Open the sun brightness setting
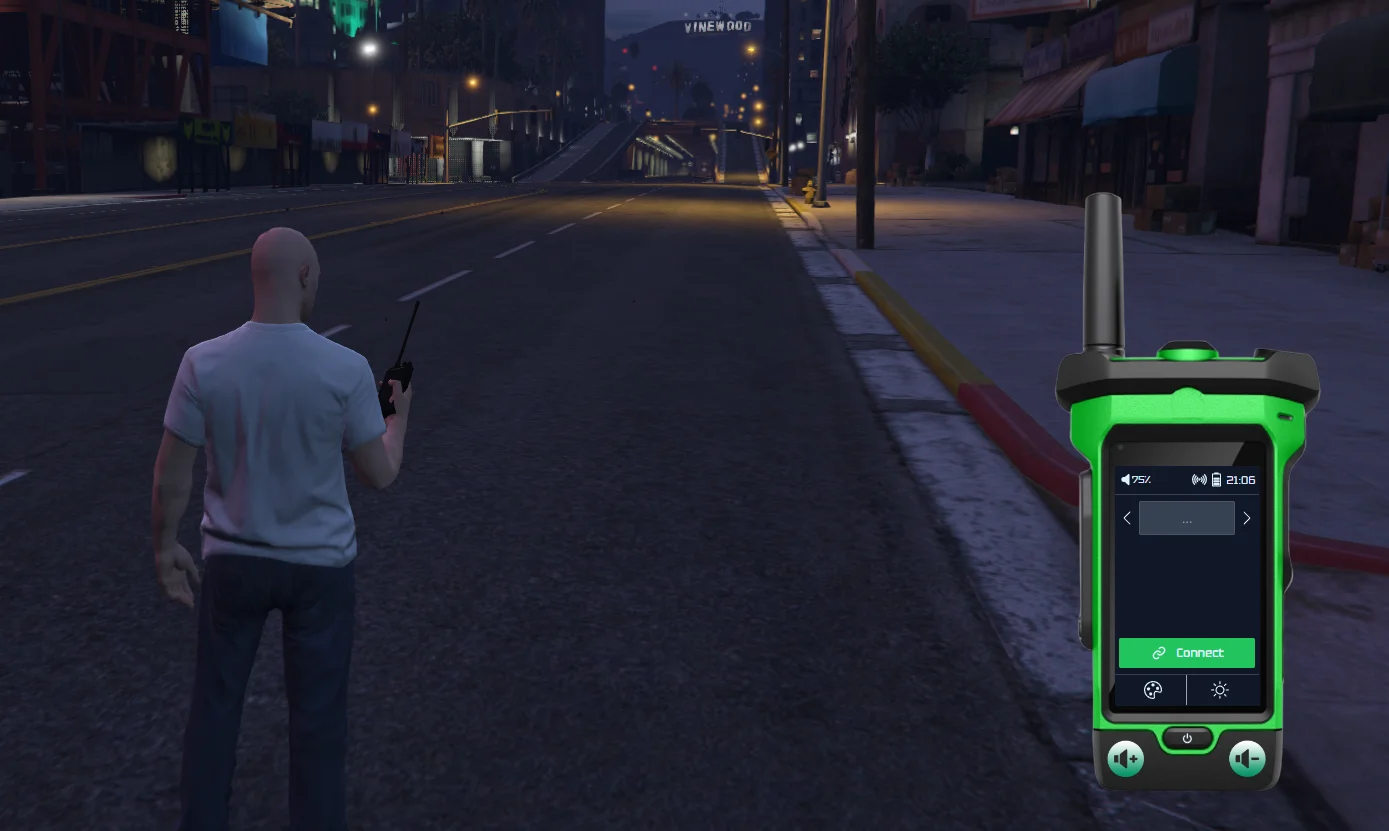This screenshot has width=1389, height=831. pos(1219,690)
